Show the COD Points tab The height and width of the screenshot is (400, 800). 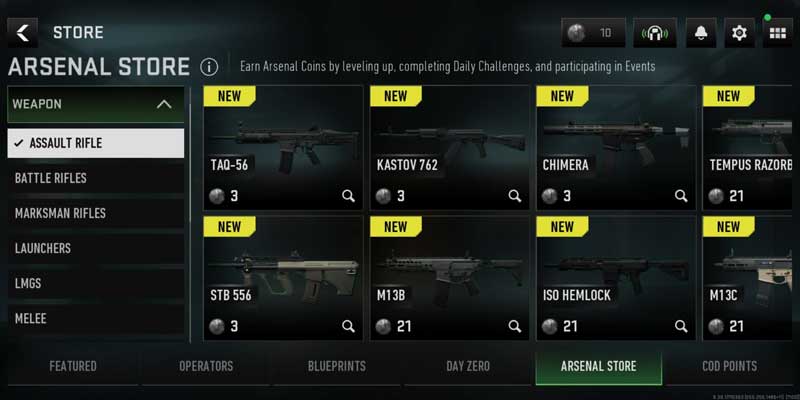tap(729, 366)
